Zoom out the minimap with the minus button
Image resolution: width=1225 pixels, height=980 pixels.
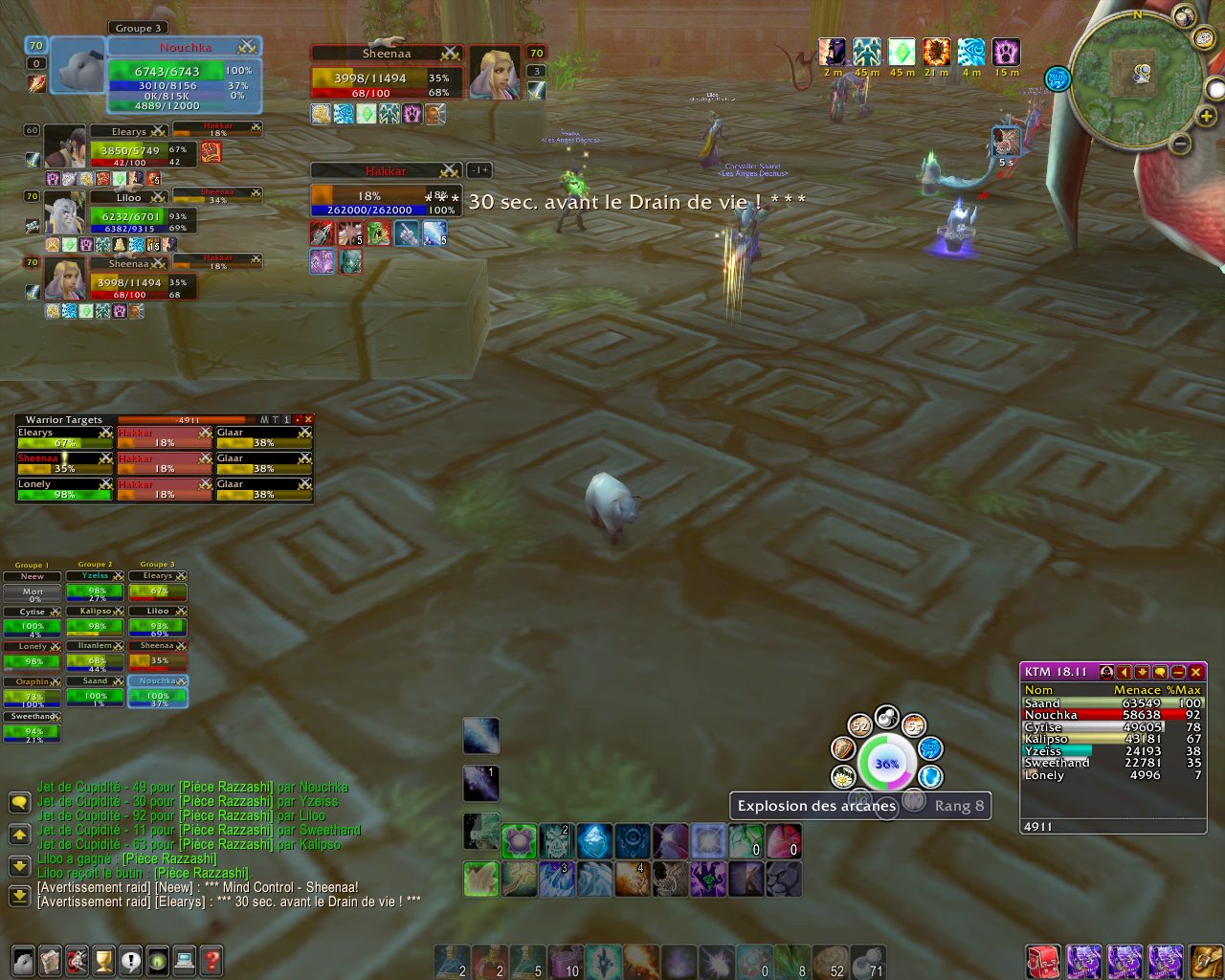click(1180, 145)
